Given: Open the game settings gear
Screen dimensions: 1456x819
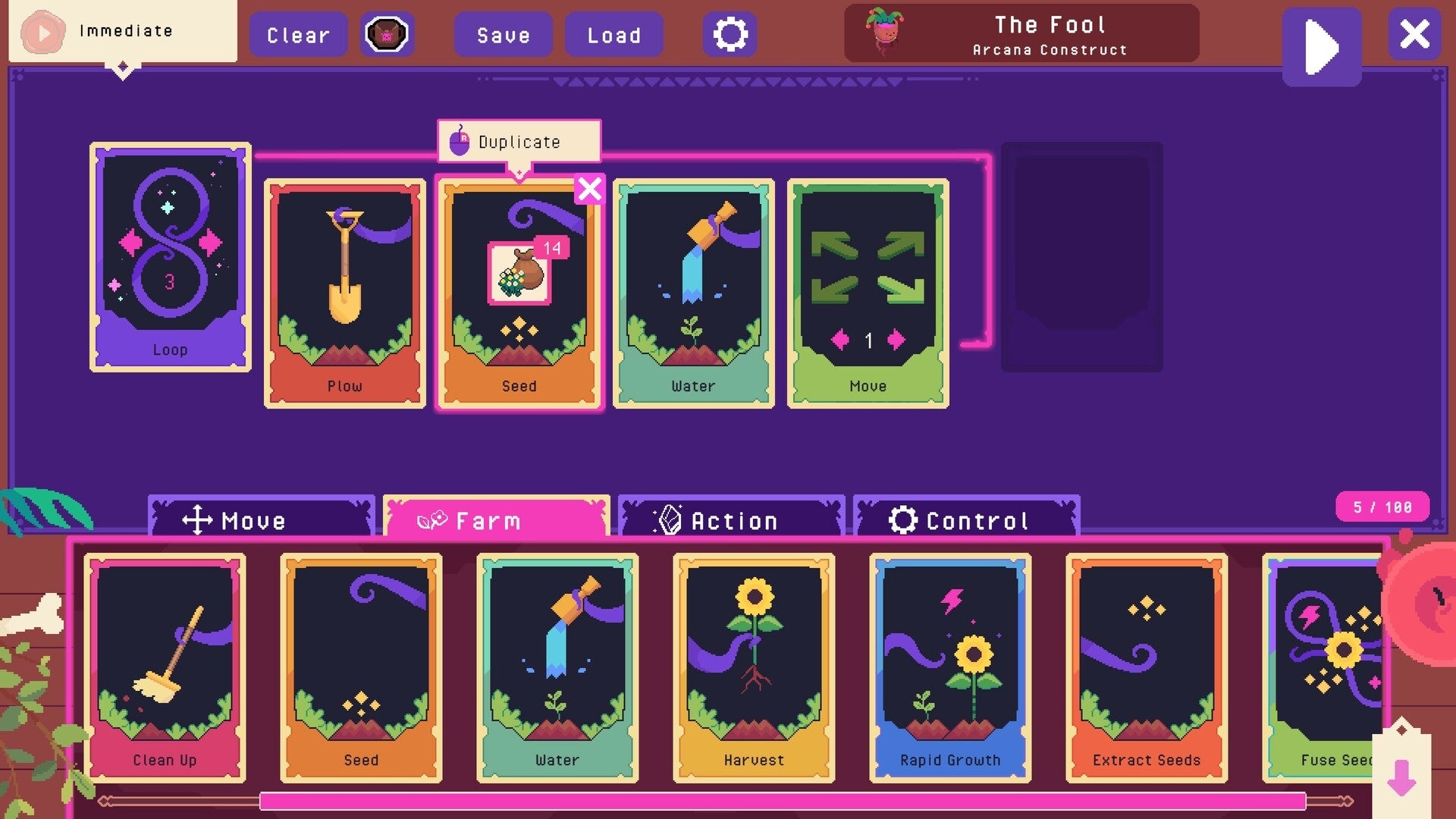Looking at the screenshot, I should [x=730, y=33].
